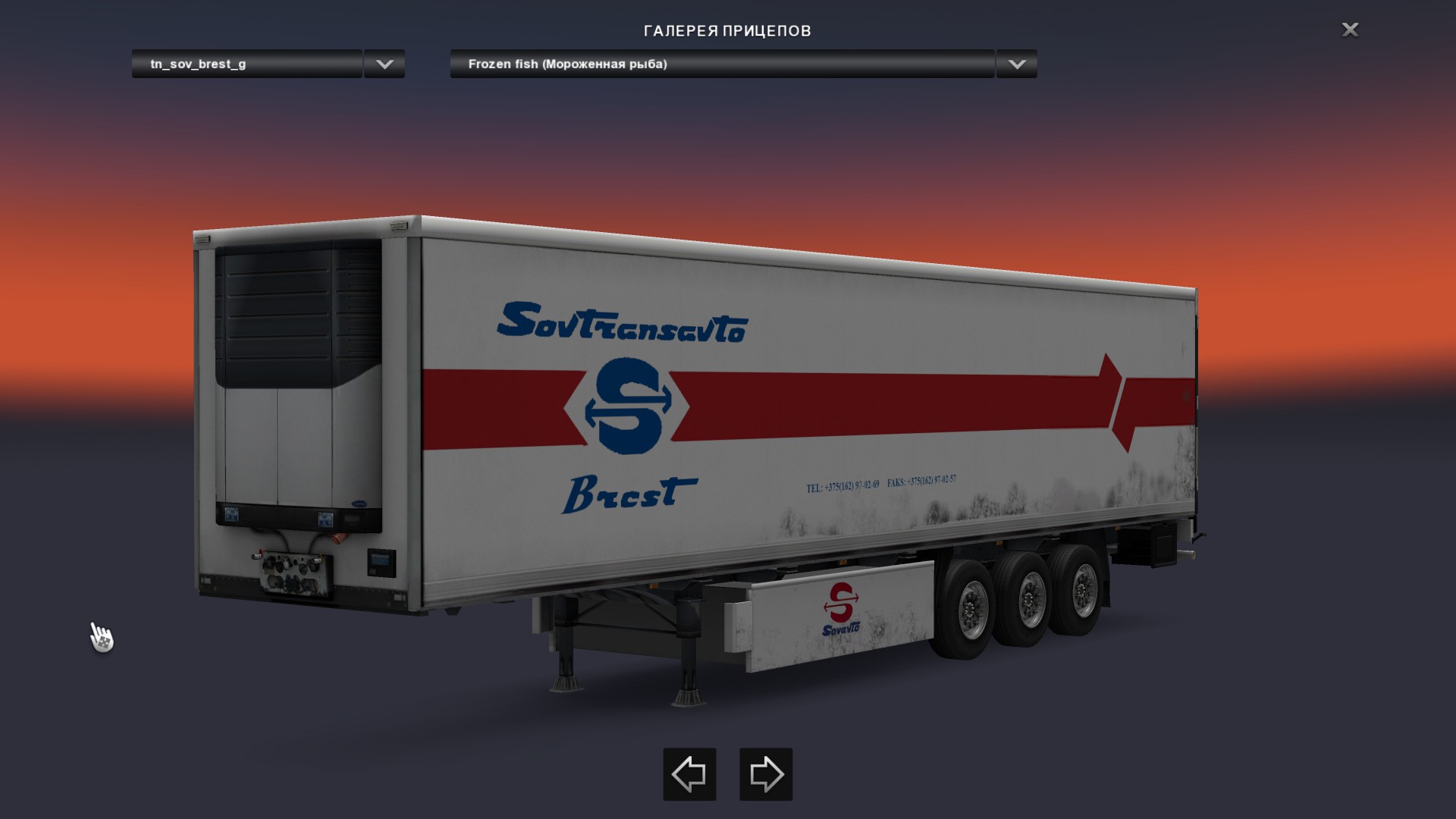Expand the cargo type selector chevron

[x=1016, y=64]
